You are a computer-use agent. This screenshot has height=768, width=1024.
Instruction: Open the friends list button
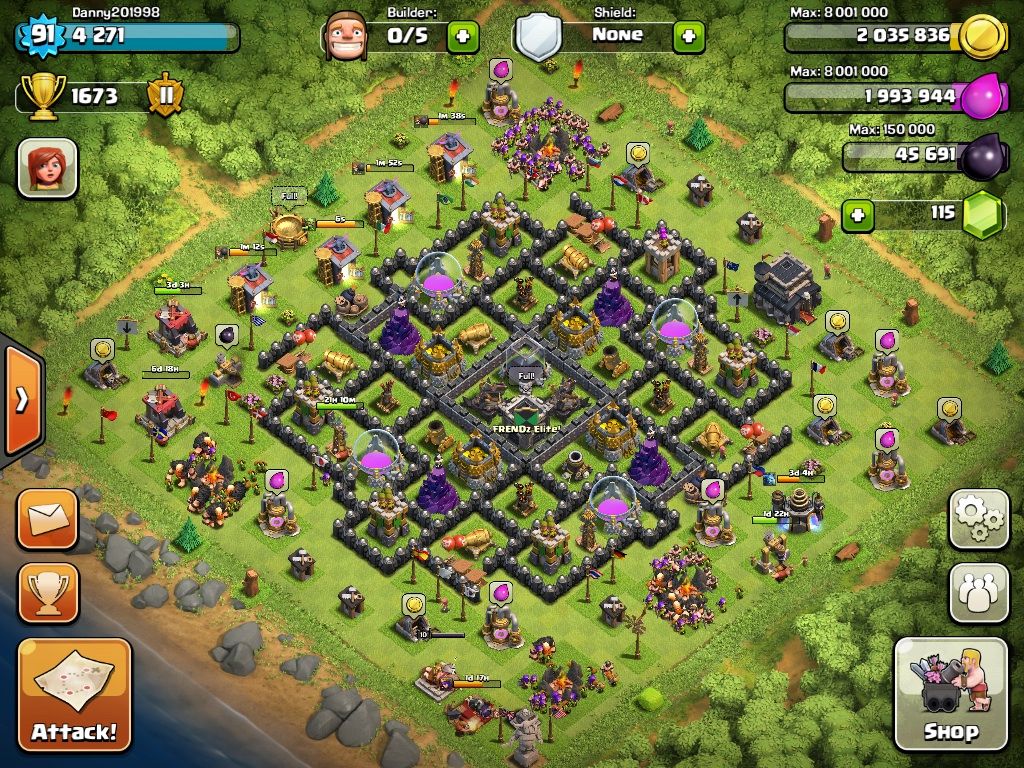[978, 593]
